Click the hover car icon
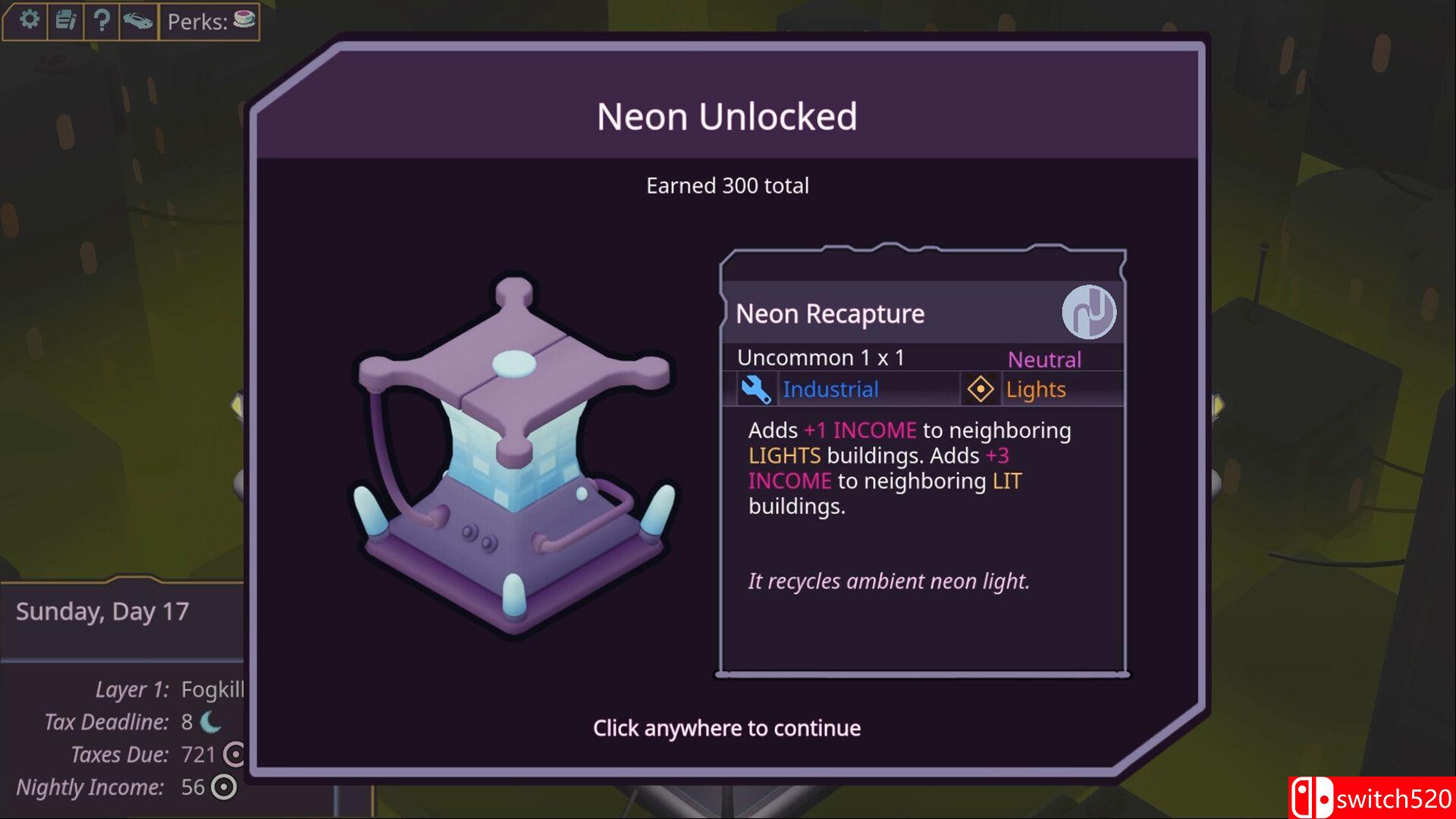The image size is (1456, 819). 138,20
